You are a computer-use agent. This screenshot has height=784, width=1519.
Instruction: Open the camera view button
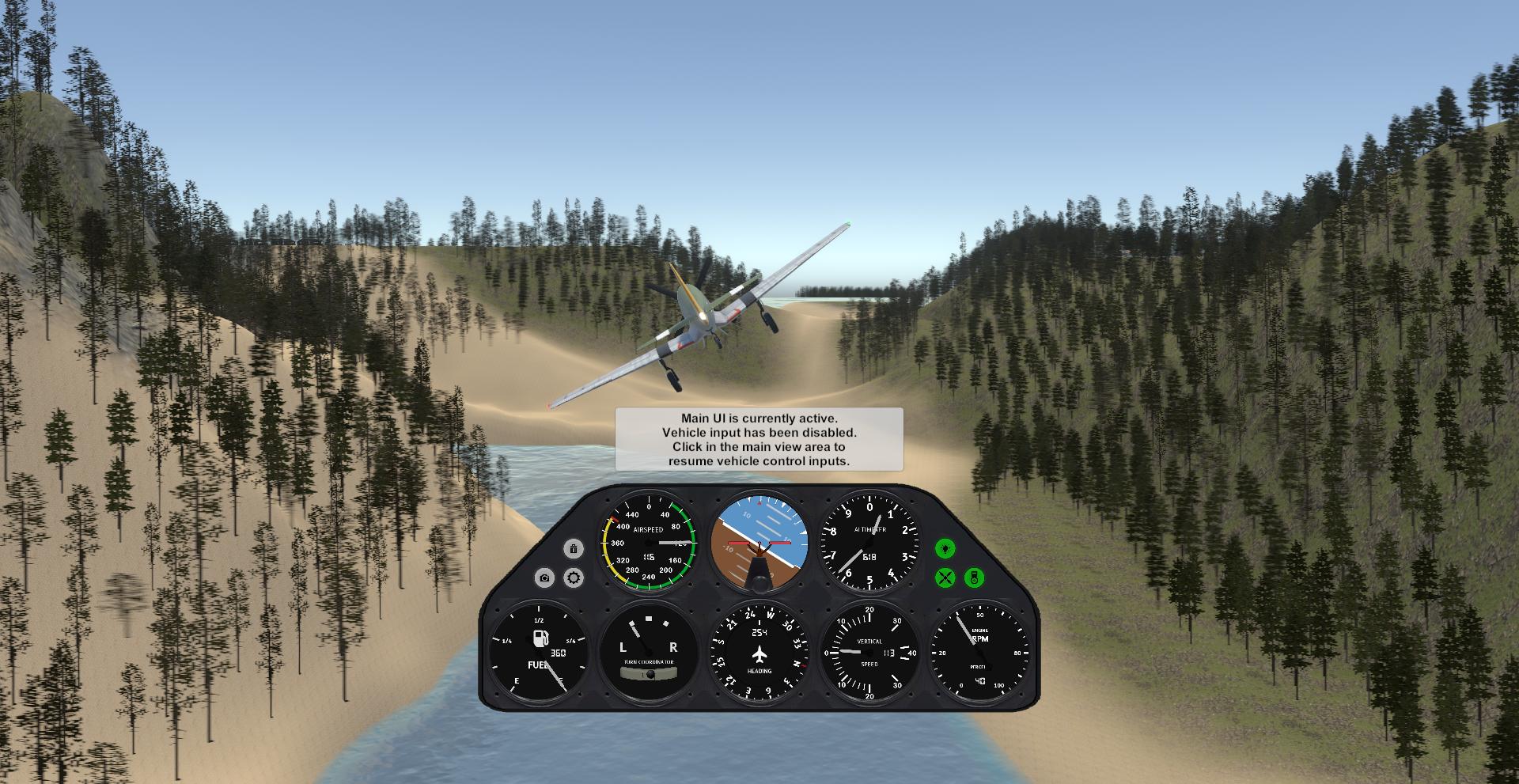tap(544, 578)
